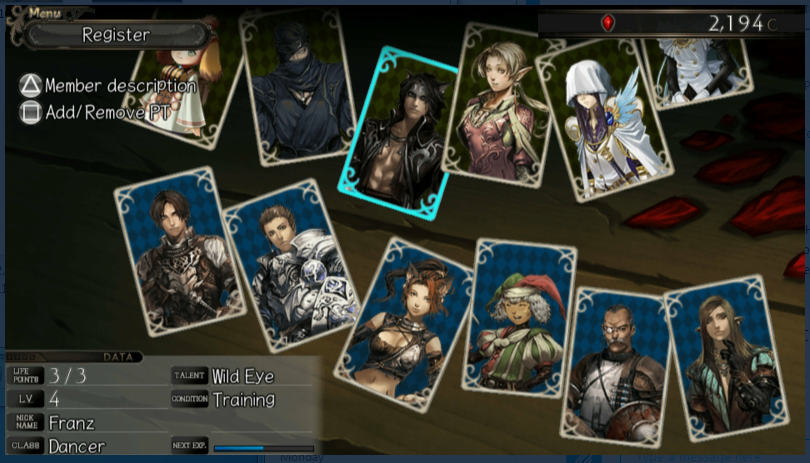
Task: Select the white-hooded winged character card
Action: coord(598,122)
